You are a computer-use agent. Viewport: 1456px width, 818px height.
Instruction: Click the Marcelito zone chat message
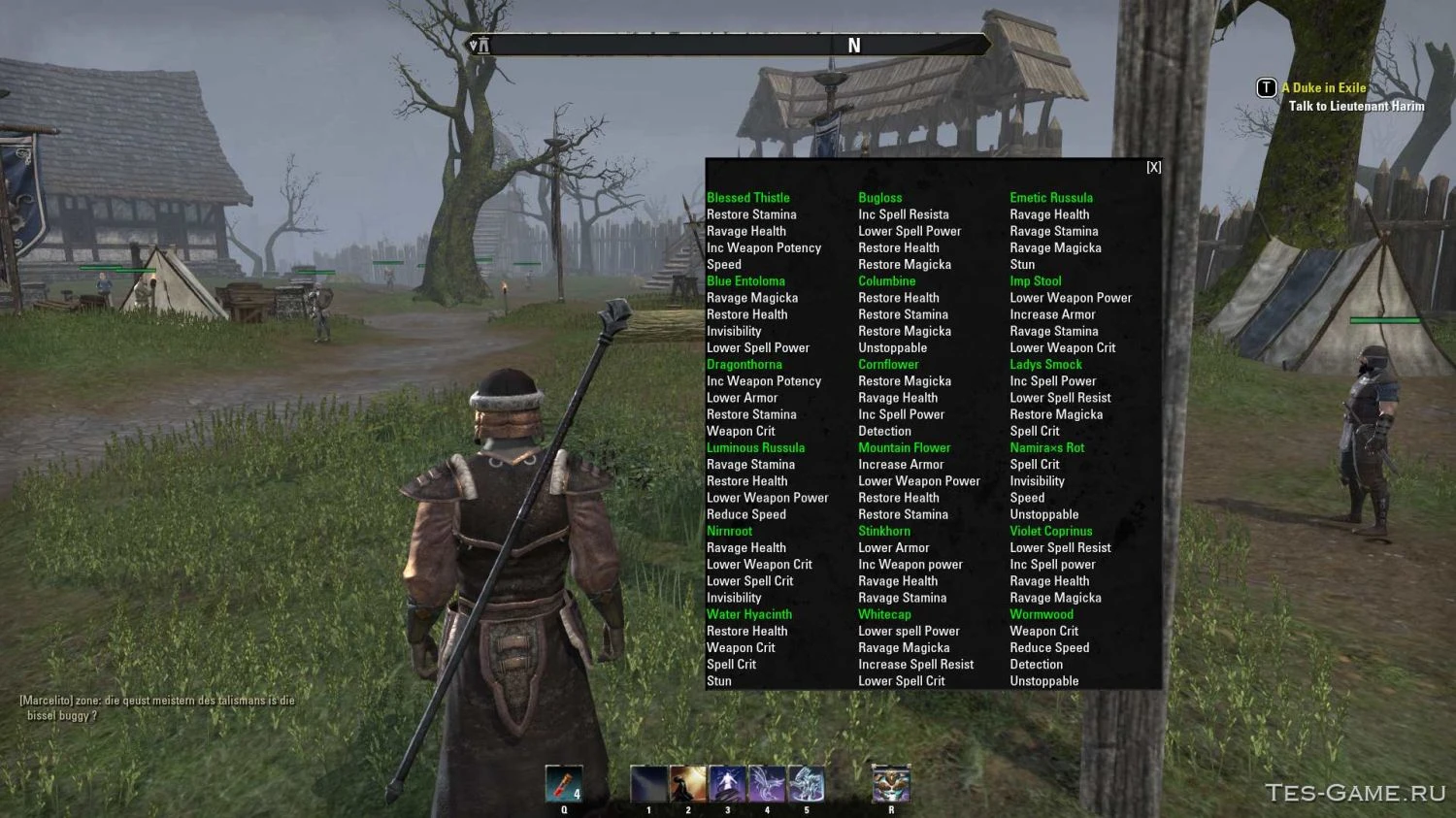point(155,700)
